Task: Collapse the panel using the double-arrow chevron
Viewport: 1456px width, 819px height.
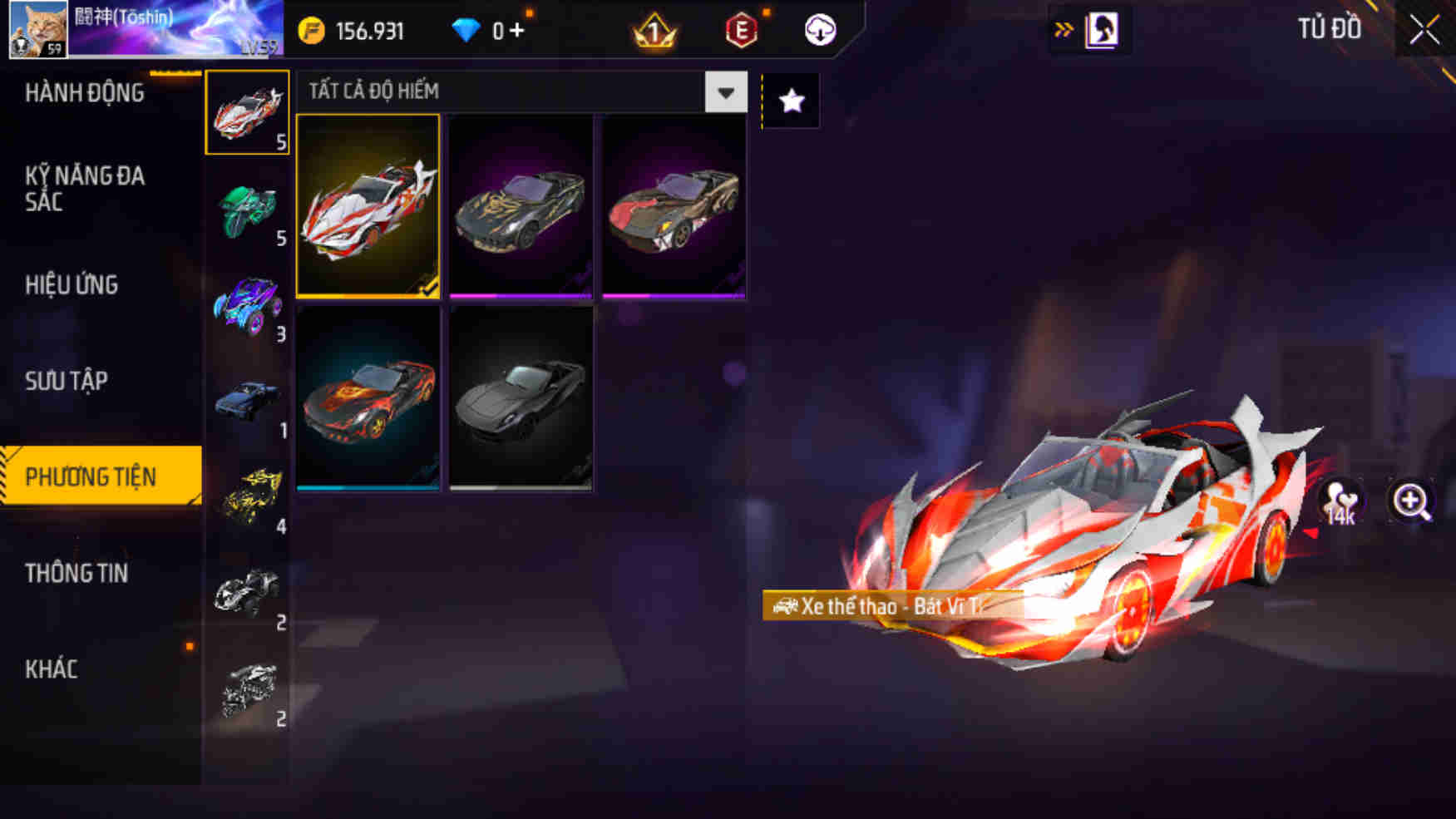Action: click(x=1063, y=27)
